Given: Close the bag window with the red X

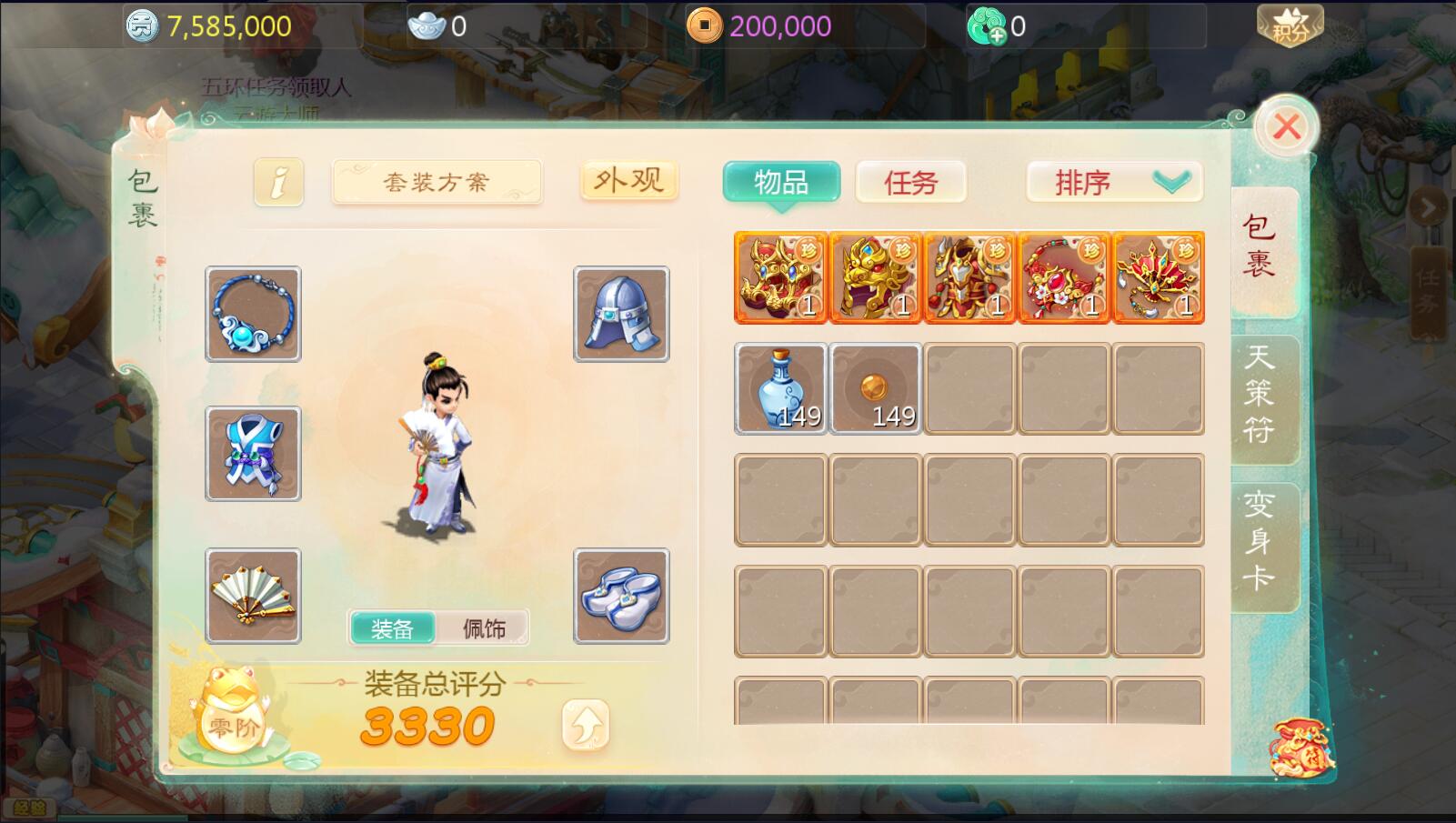Looking at the screenshot, I should coord(1286,127).
